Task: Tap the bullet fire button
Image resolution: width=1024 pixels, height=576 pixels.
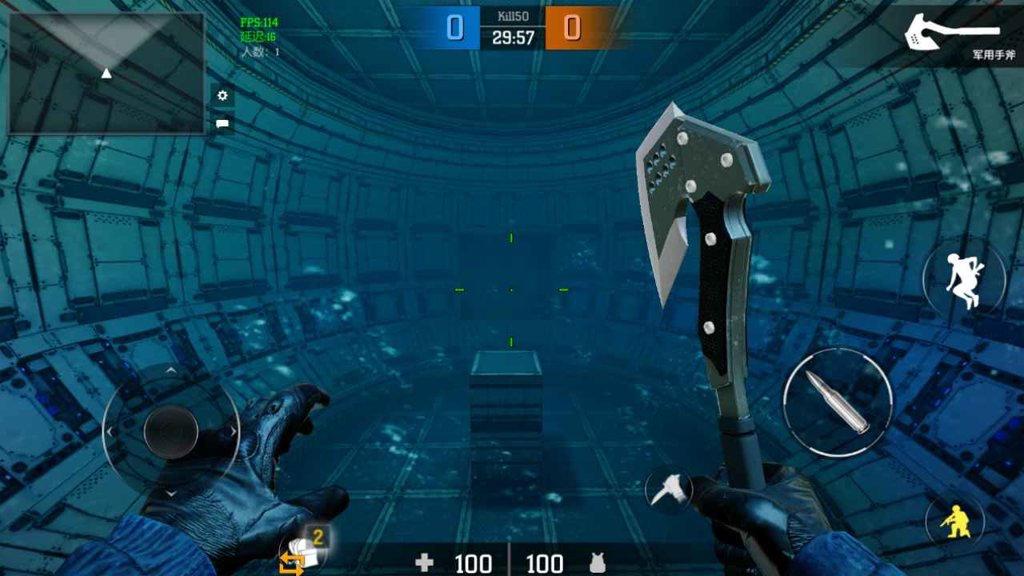Action: pyautogui.click(x=837, y=402)
